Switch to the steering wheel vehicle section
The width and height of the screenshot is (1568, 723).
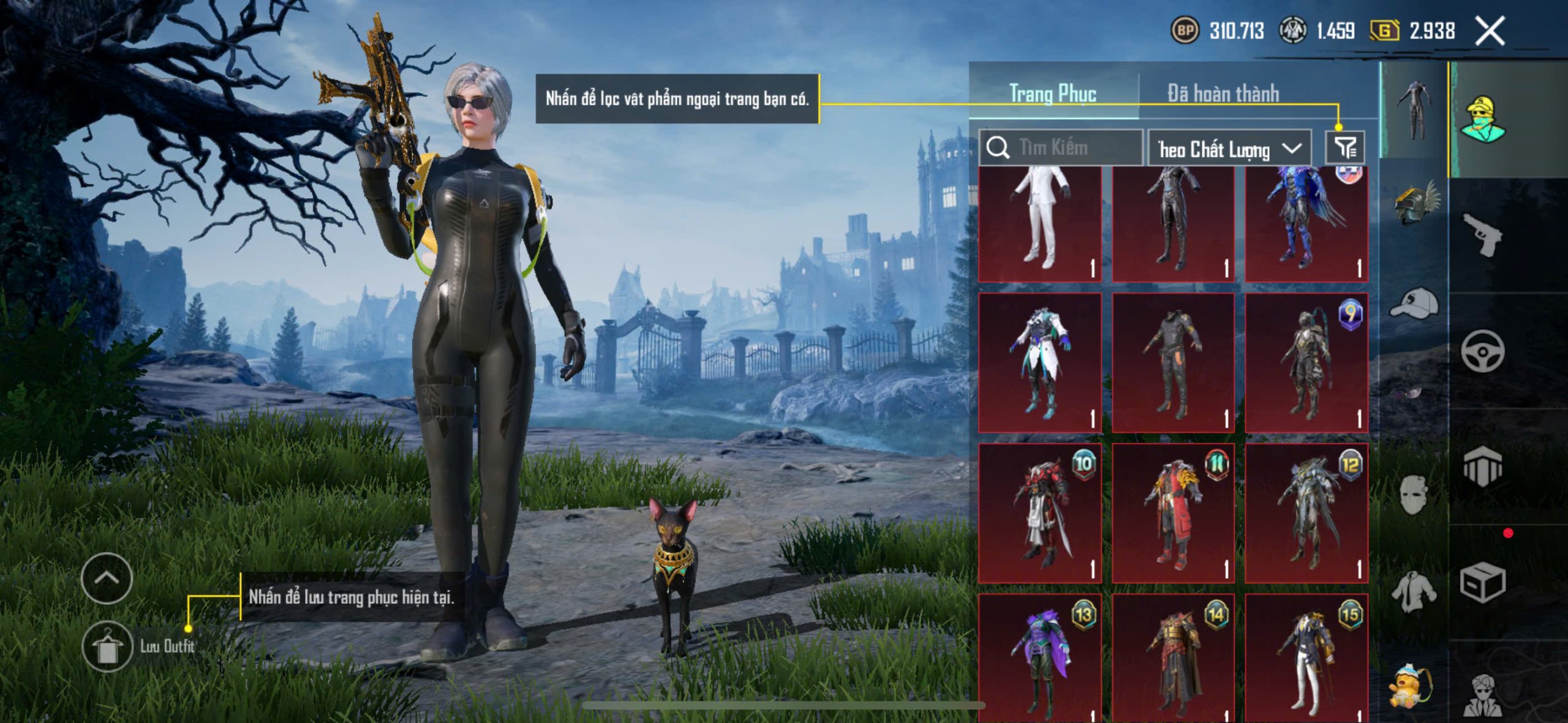click(x=1482, y=351)
